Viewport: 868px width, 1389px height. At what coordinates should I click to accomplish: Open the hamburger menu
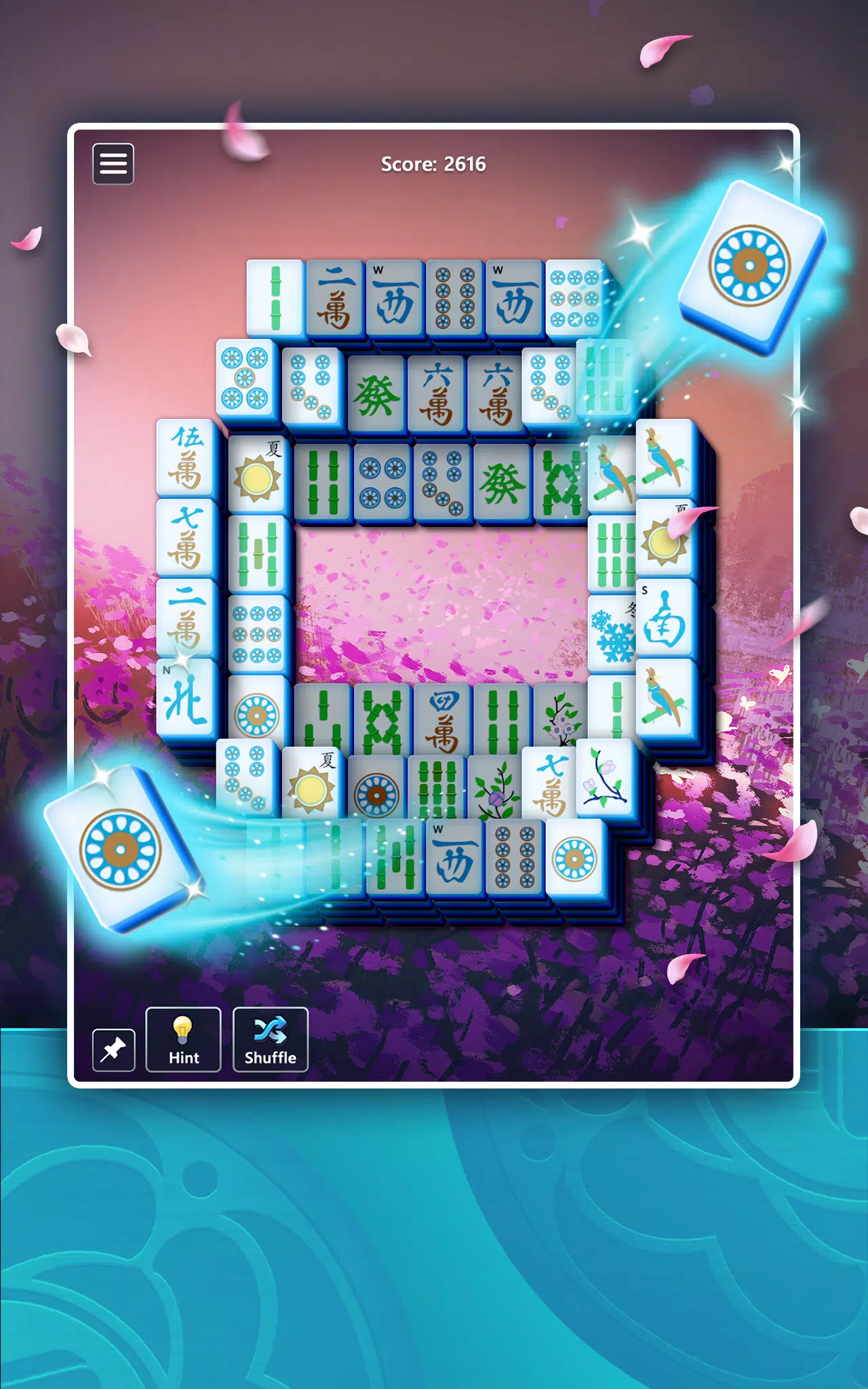coord(113,163)
